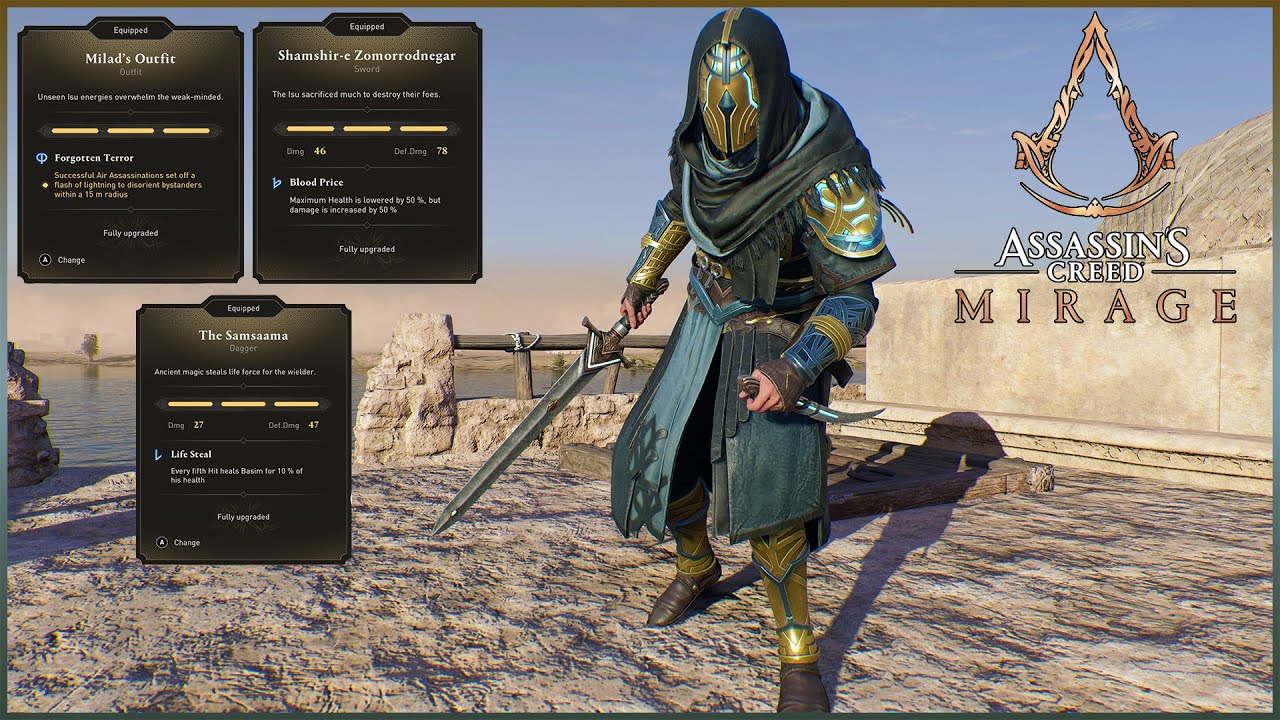Select the lightning bullet icon in Forgotten Terror description
The width and height of the screenshot is (1280, 720).
pos(45,185)
